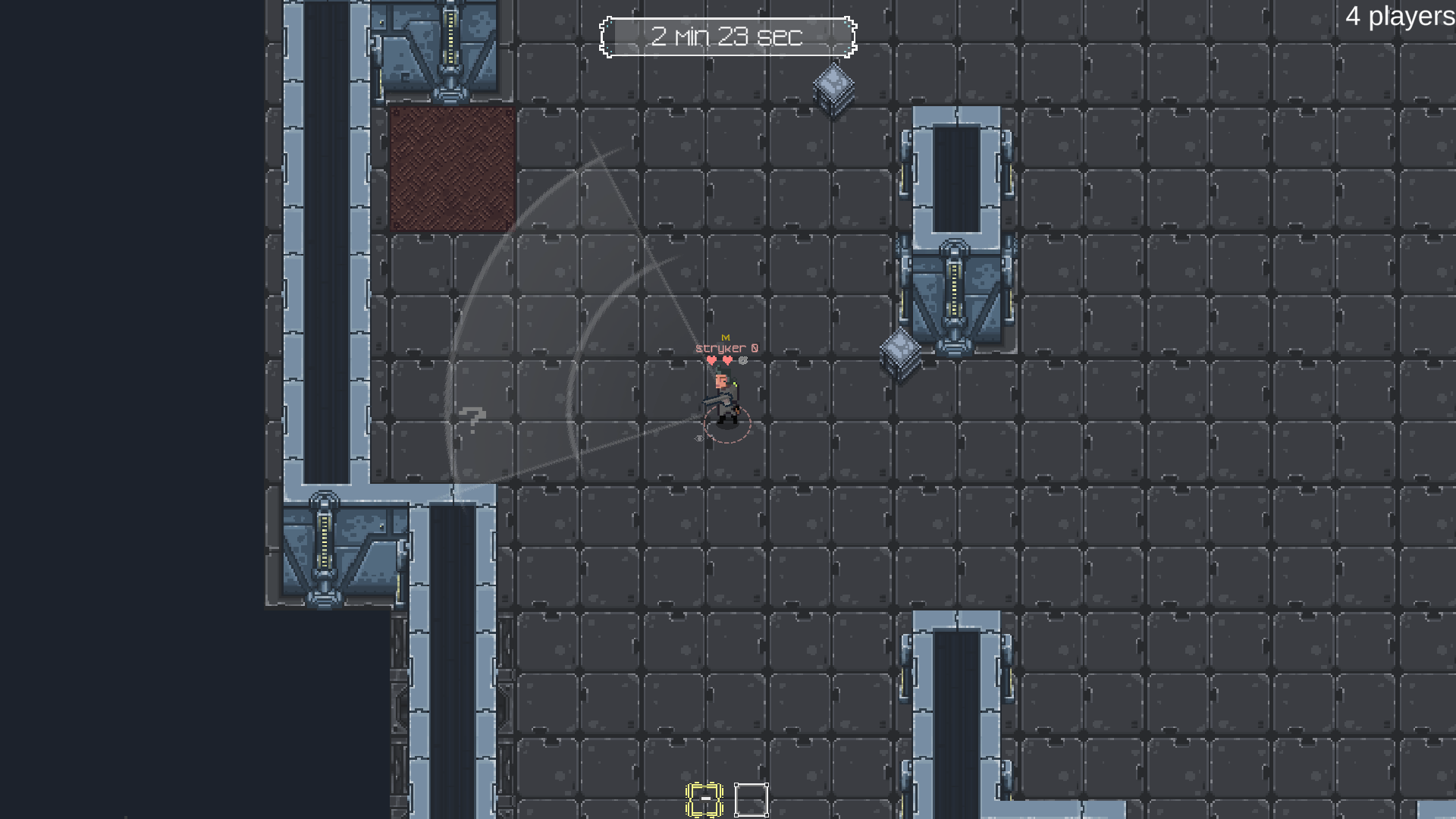Click the player name stryker 0
The width and height of the screenshot is (1456, 819).
click(725, 348)
